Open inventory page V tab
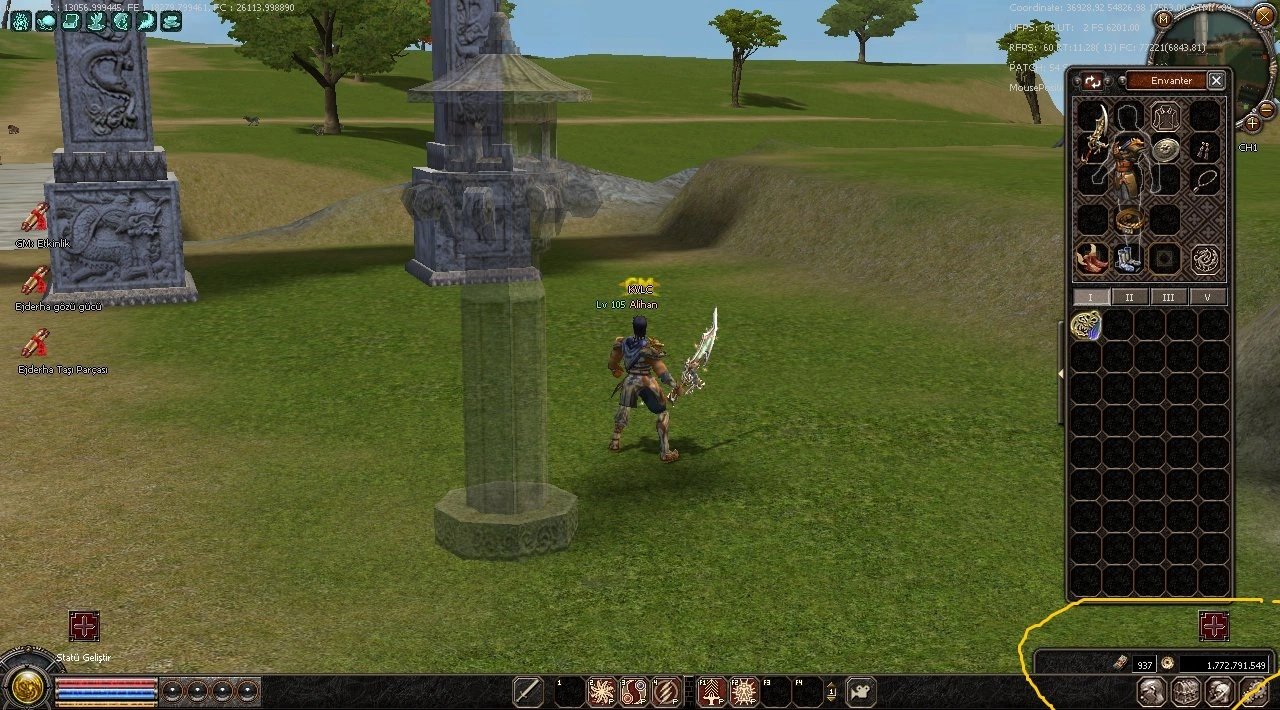This screenshot has width=1280, height=710. 1207,297
